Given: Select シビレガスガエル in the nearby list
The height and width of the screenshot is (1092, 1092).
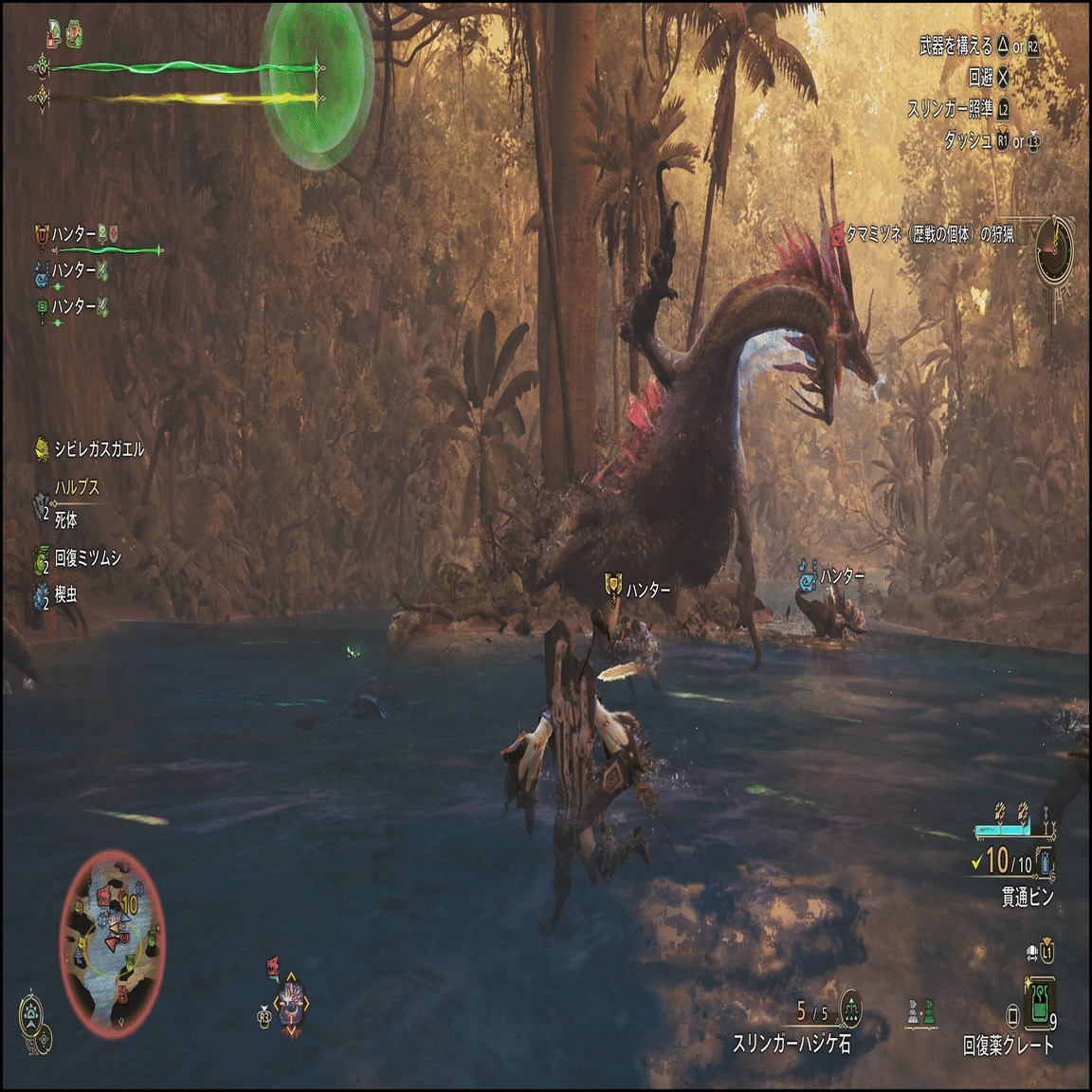Looking at the screenshot, I should (90, 449).
